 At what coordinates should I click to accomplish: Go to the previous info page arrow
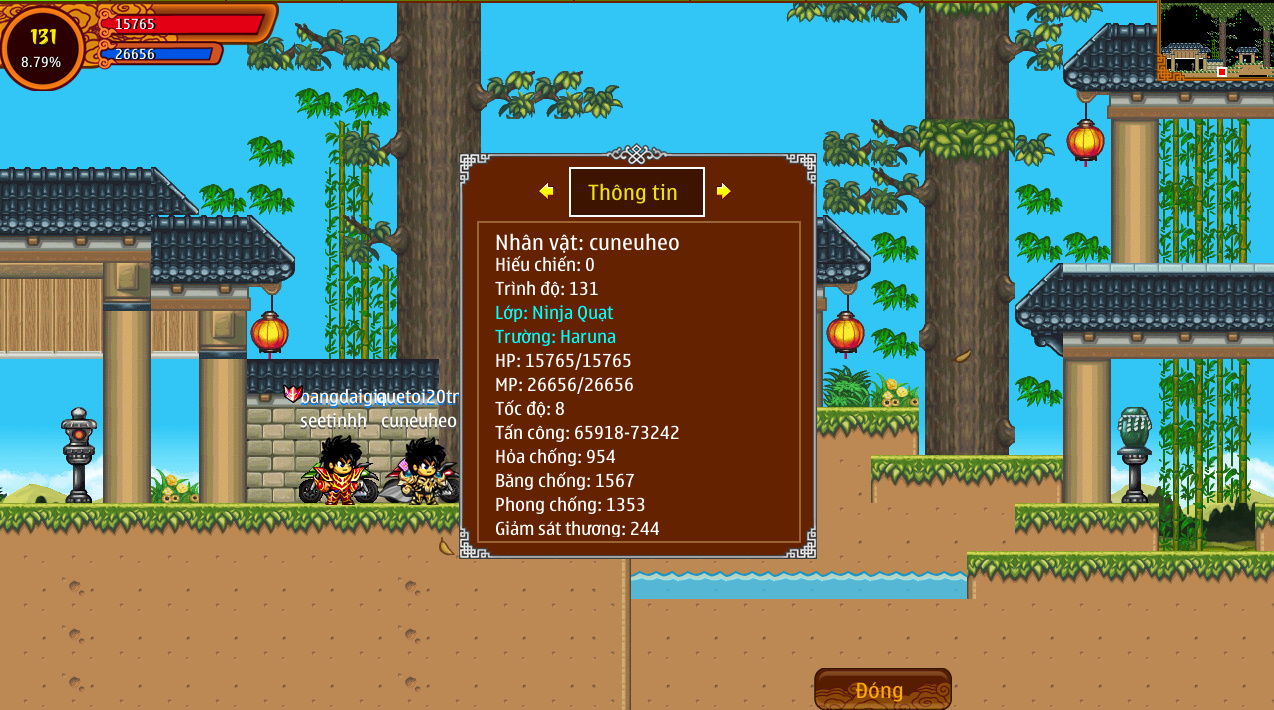coord(546,191)
